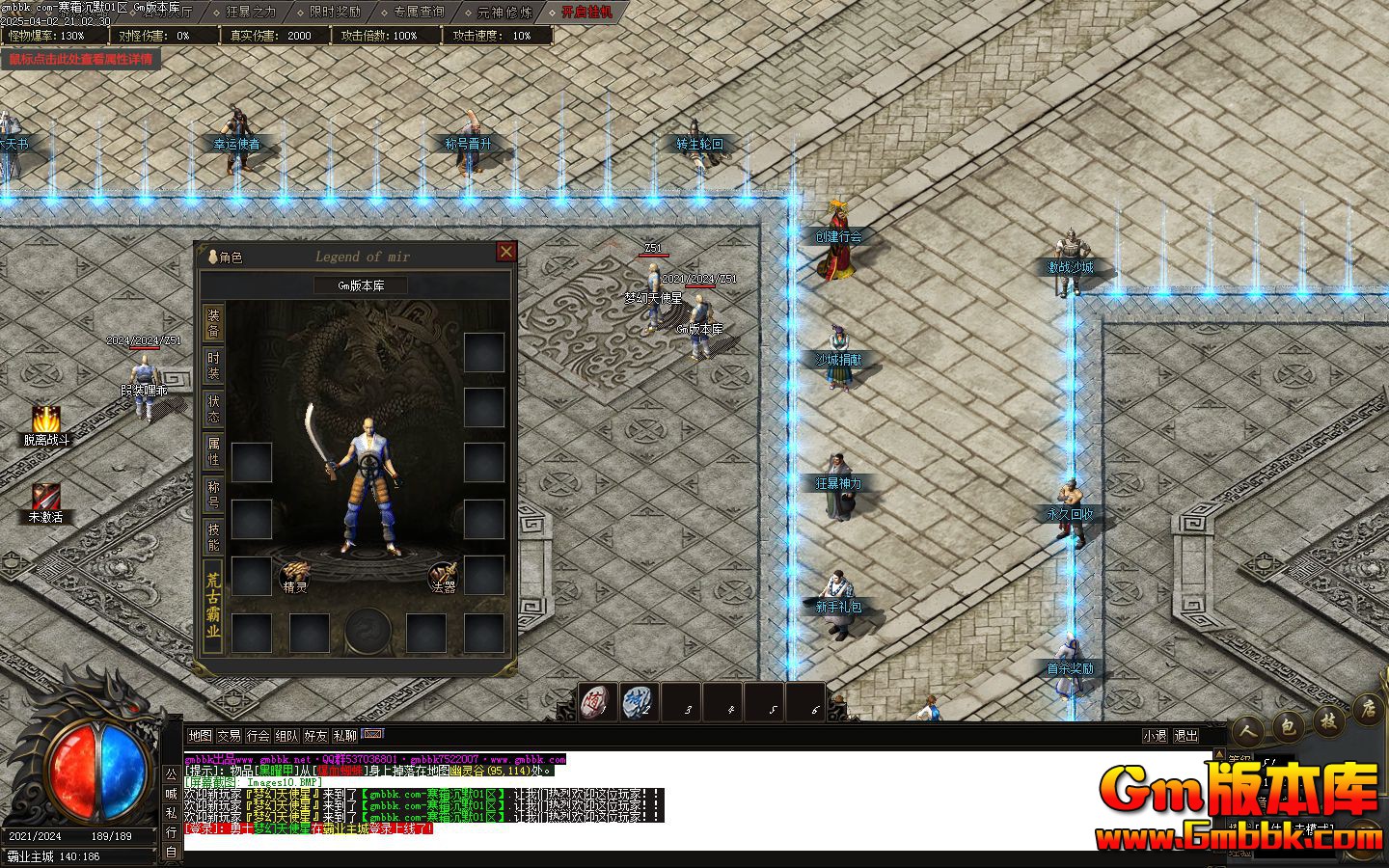Click the 精灵 spirit slot icon

pos(295,576)
